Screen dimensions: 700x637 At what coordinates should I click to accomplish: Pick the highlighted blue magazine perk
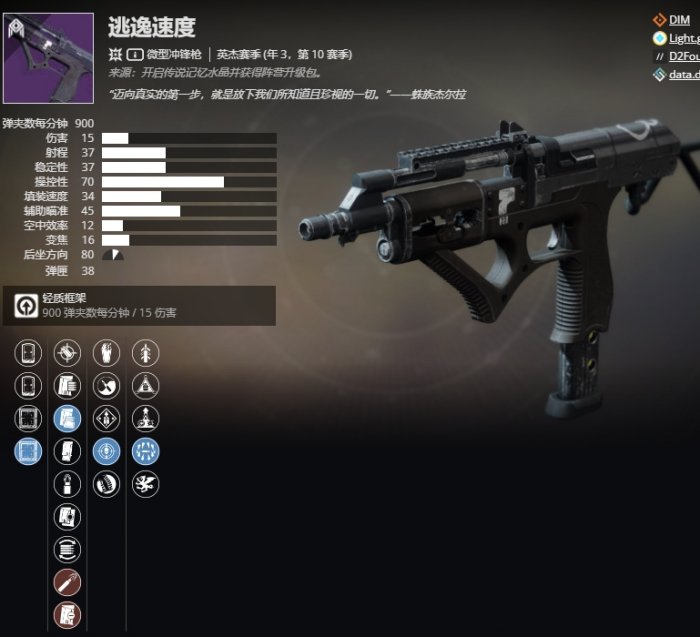tap(67, 418)
